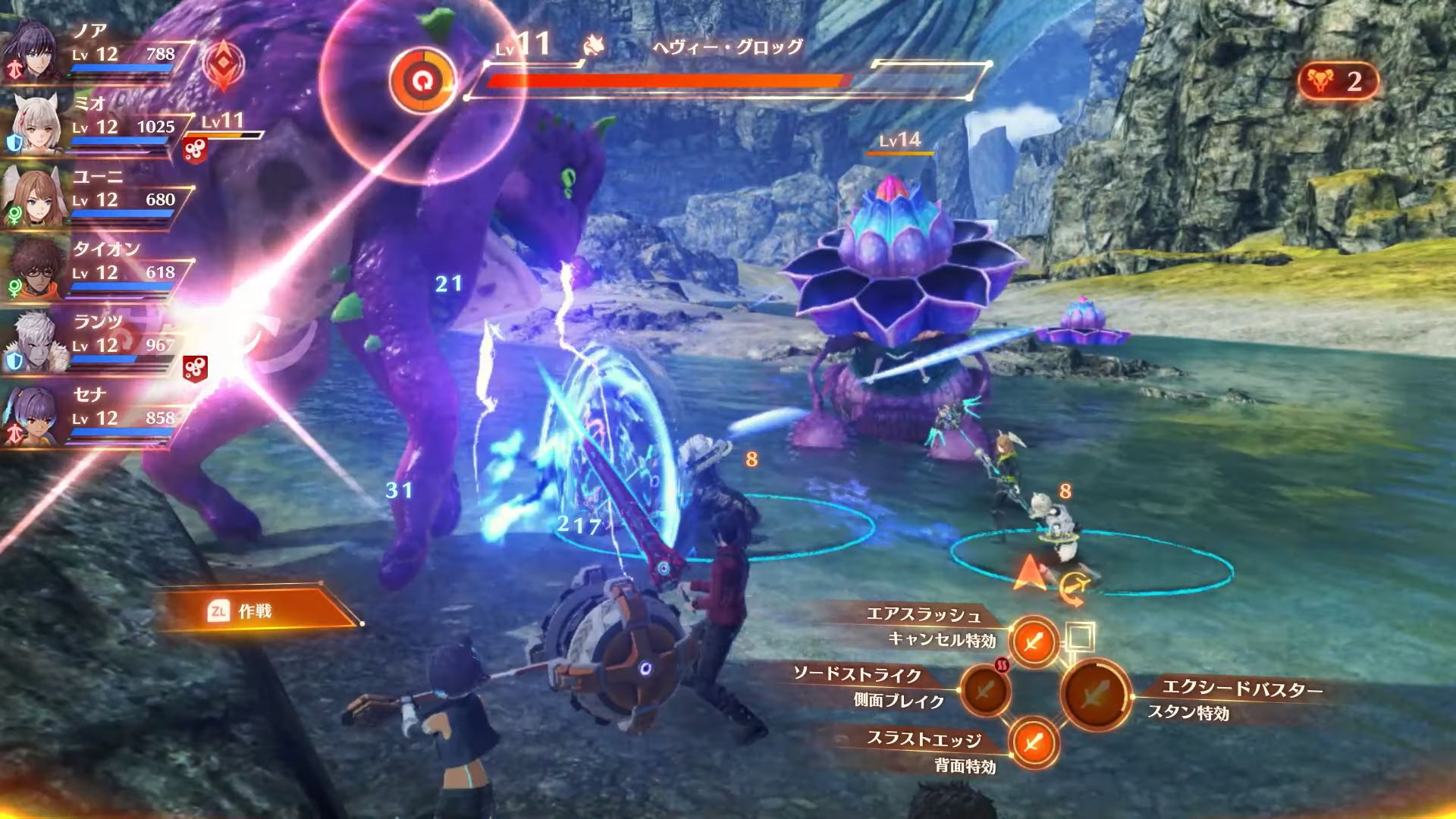
Task: Use the ソードストライク art
Action: pos(984,691)
